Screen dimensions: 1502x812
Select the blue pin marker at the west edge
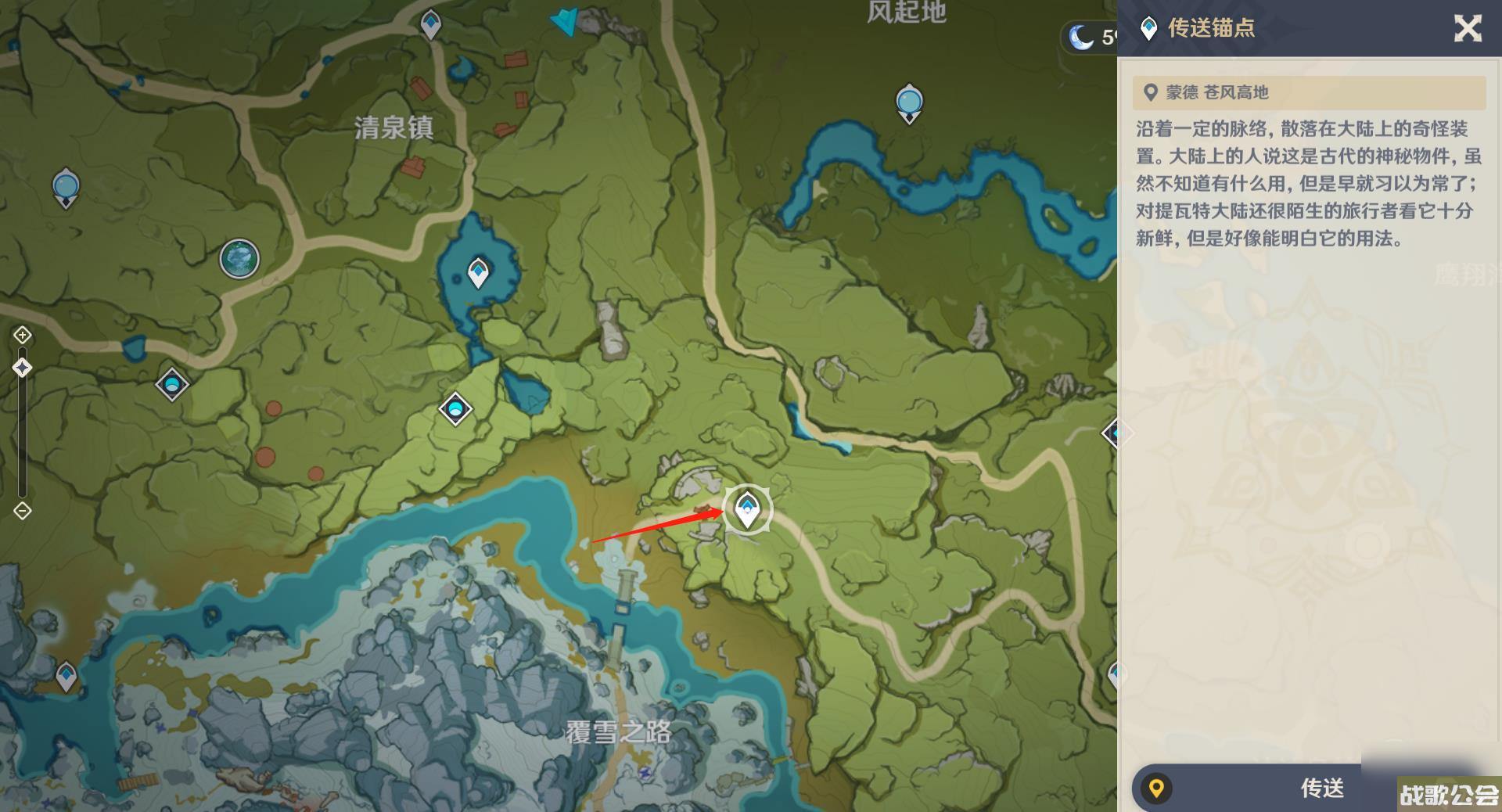pyautogui.click(x=66, y=188)
